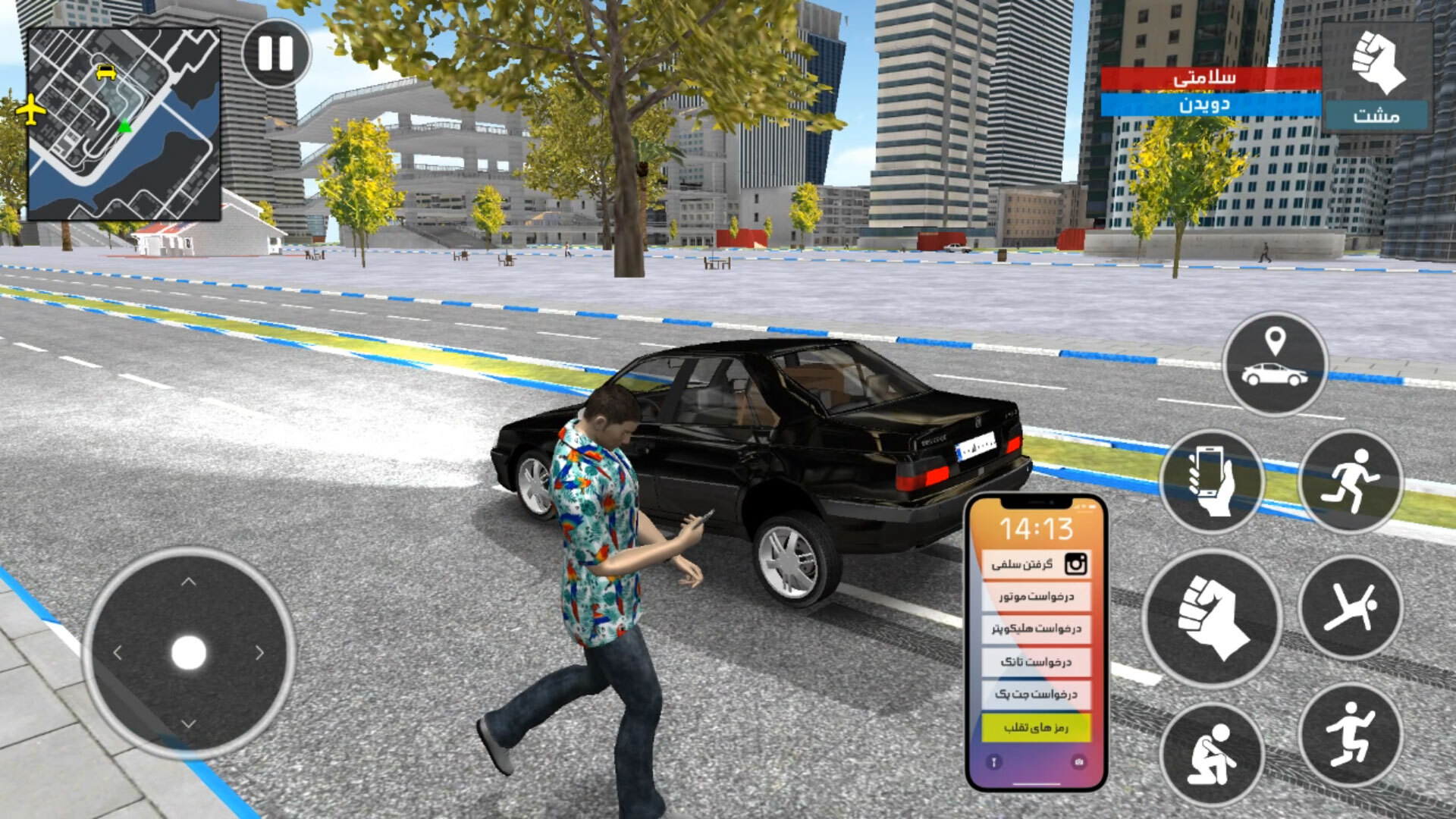Request a helicopter with درخواست هلیکوپتر
The image size is (1456, 819).
pos(1036,629)
